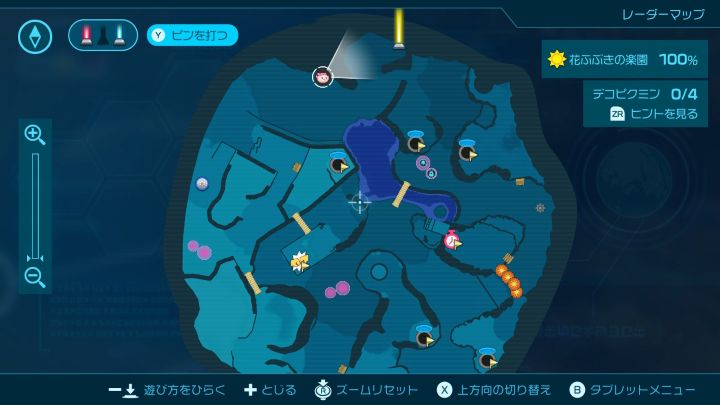Select the Pikmin type filter pill

(102, 36)
